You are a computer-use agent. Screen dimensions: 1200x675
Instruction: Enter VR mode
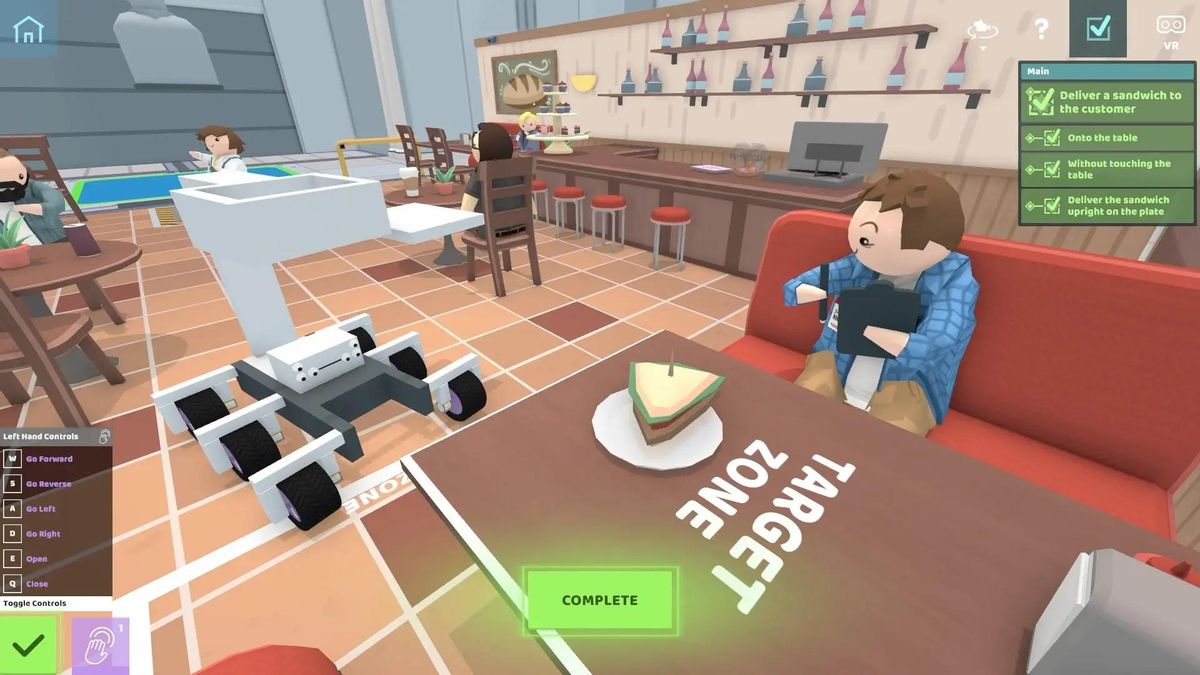tap(1170, 28)
